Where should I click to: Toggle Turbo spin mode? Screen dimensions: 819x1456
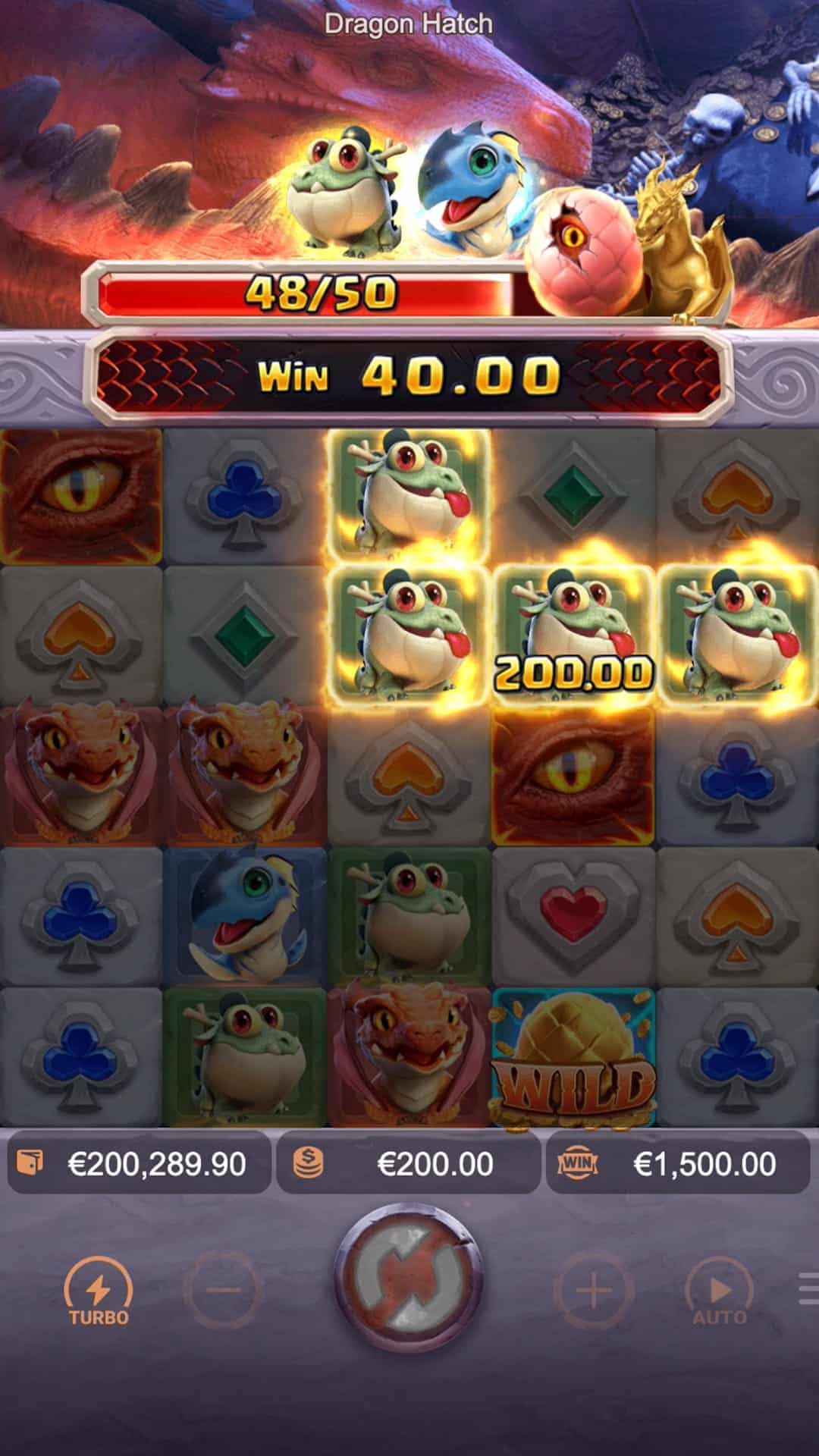[x=99, y=1291]
